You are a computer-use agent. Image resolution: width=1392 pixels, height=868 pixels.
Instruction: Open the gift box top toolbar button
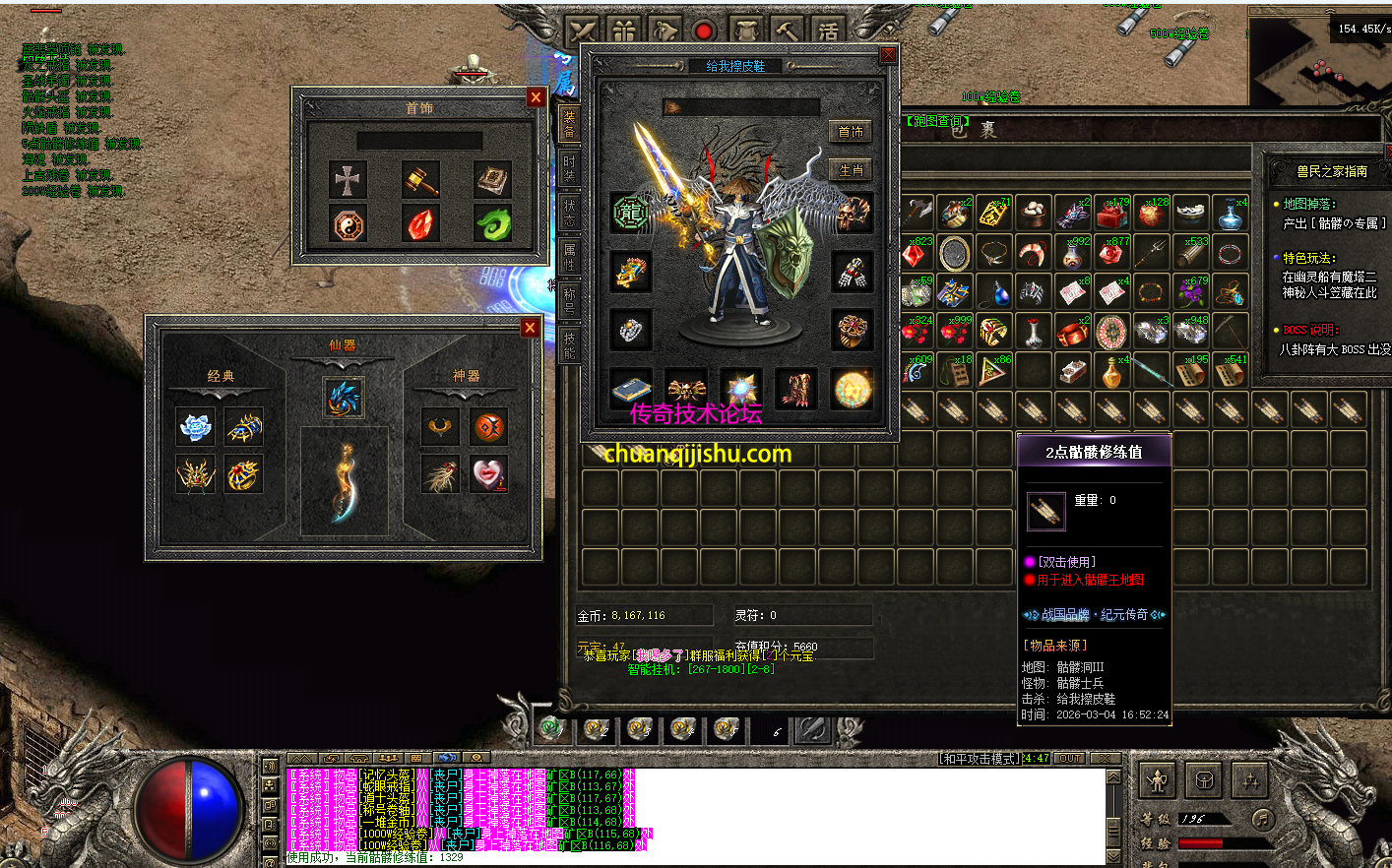pos(625,31)
